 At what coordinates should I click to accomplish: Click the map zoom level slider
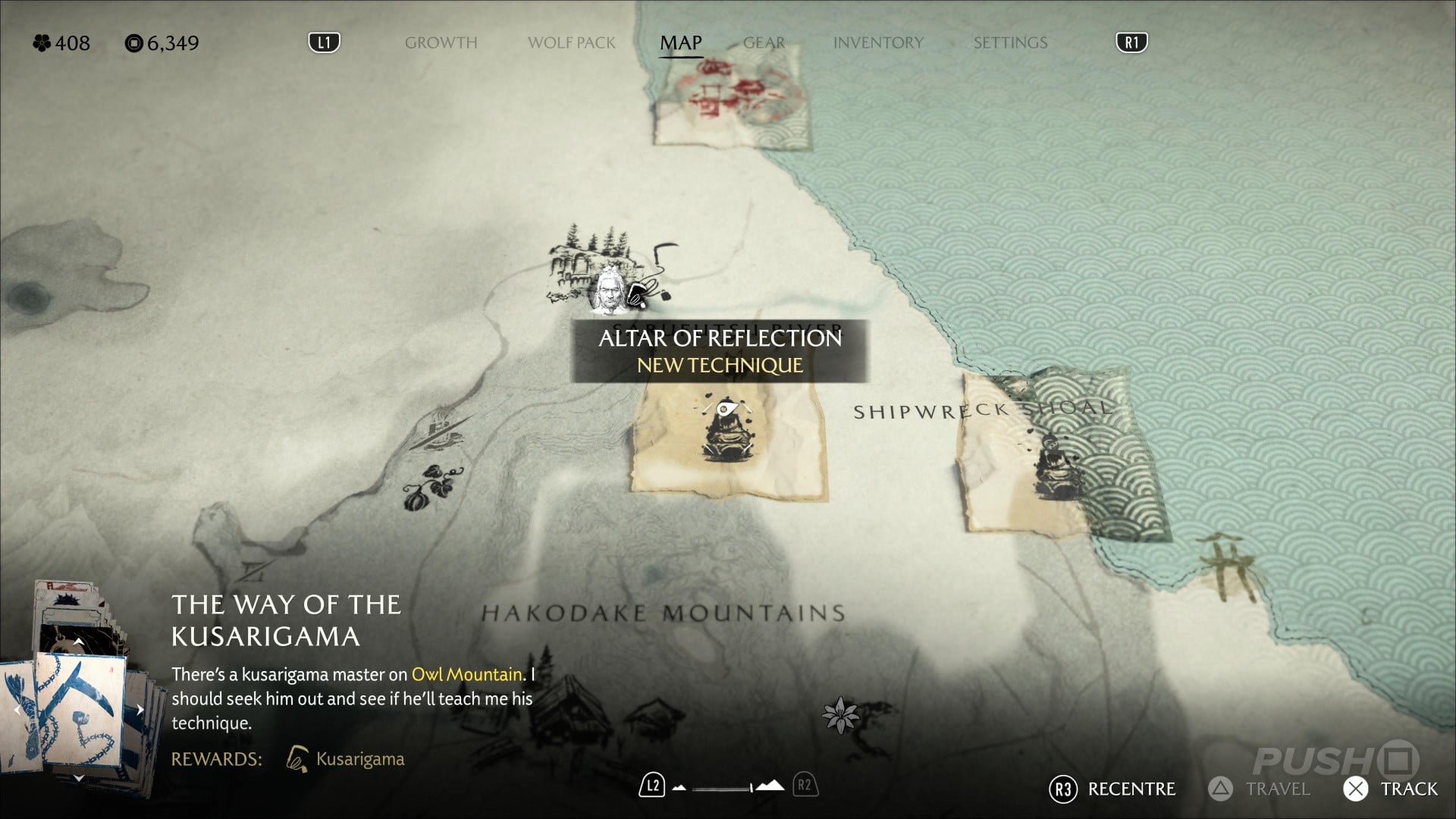(x=728, y=787)
